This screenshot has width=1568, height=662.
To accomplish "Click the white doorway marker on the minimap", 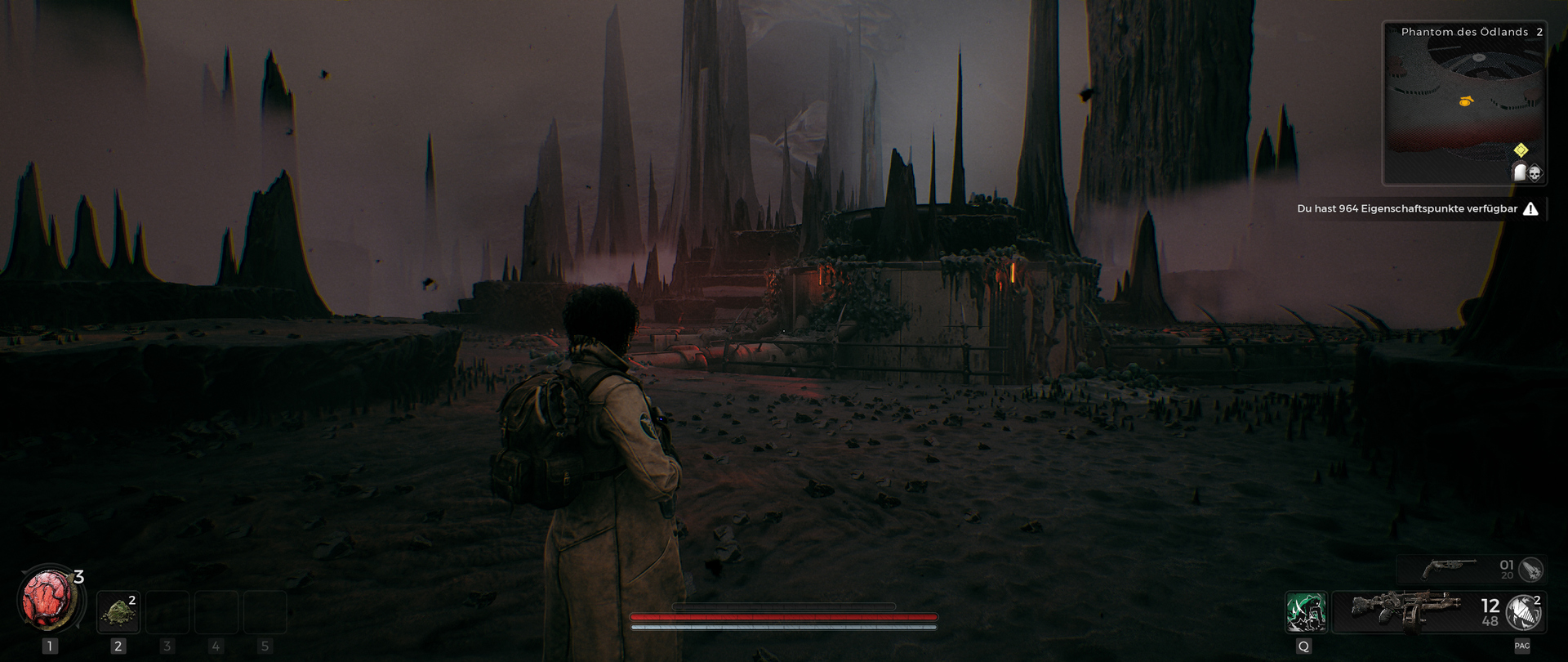I will point(1520,172).
